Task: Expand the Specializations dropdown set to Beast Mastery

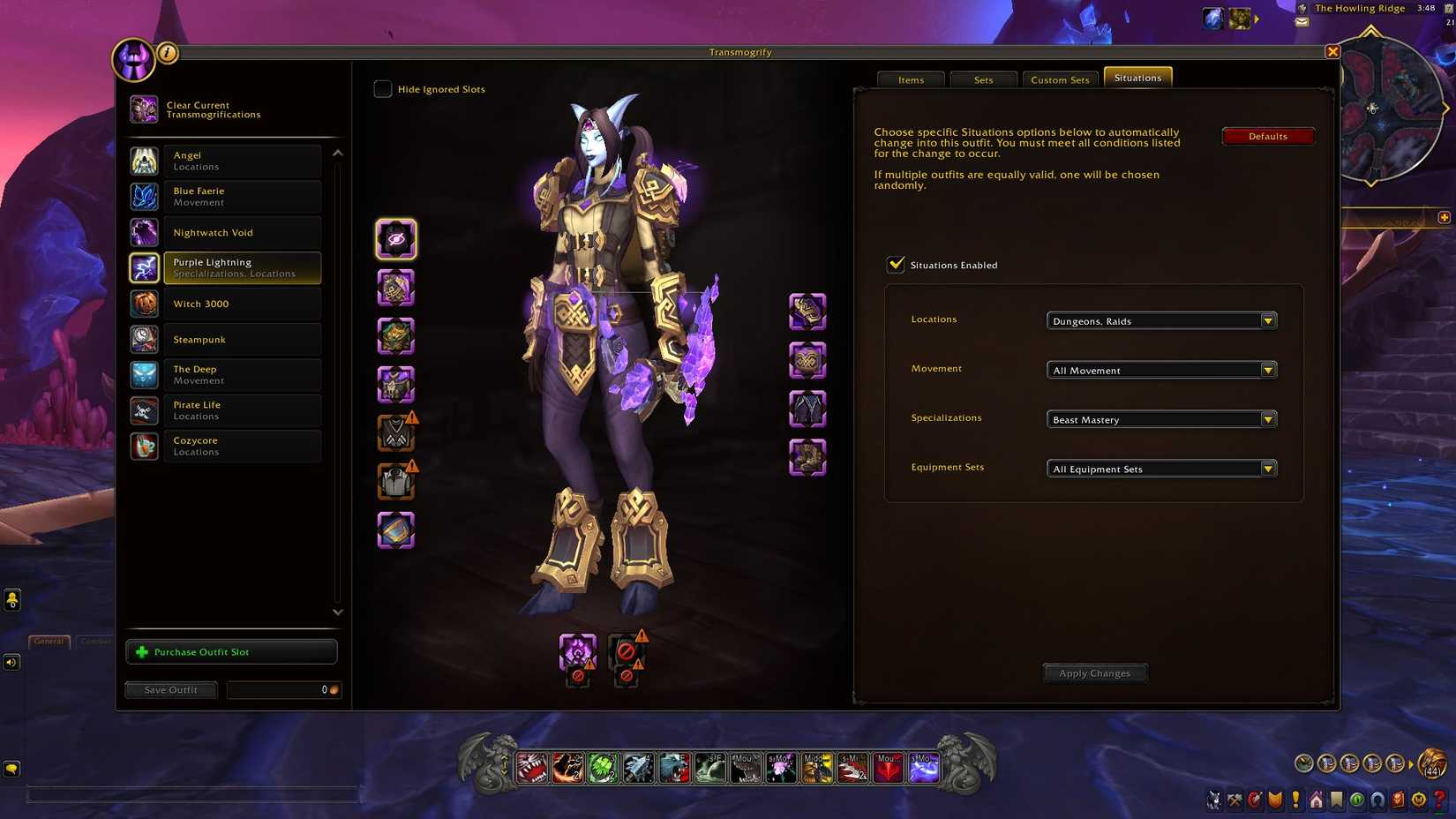Action: (1268, 419)
